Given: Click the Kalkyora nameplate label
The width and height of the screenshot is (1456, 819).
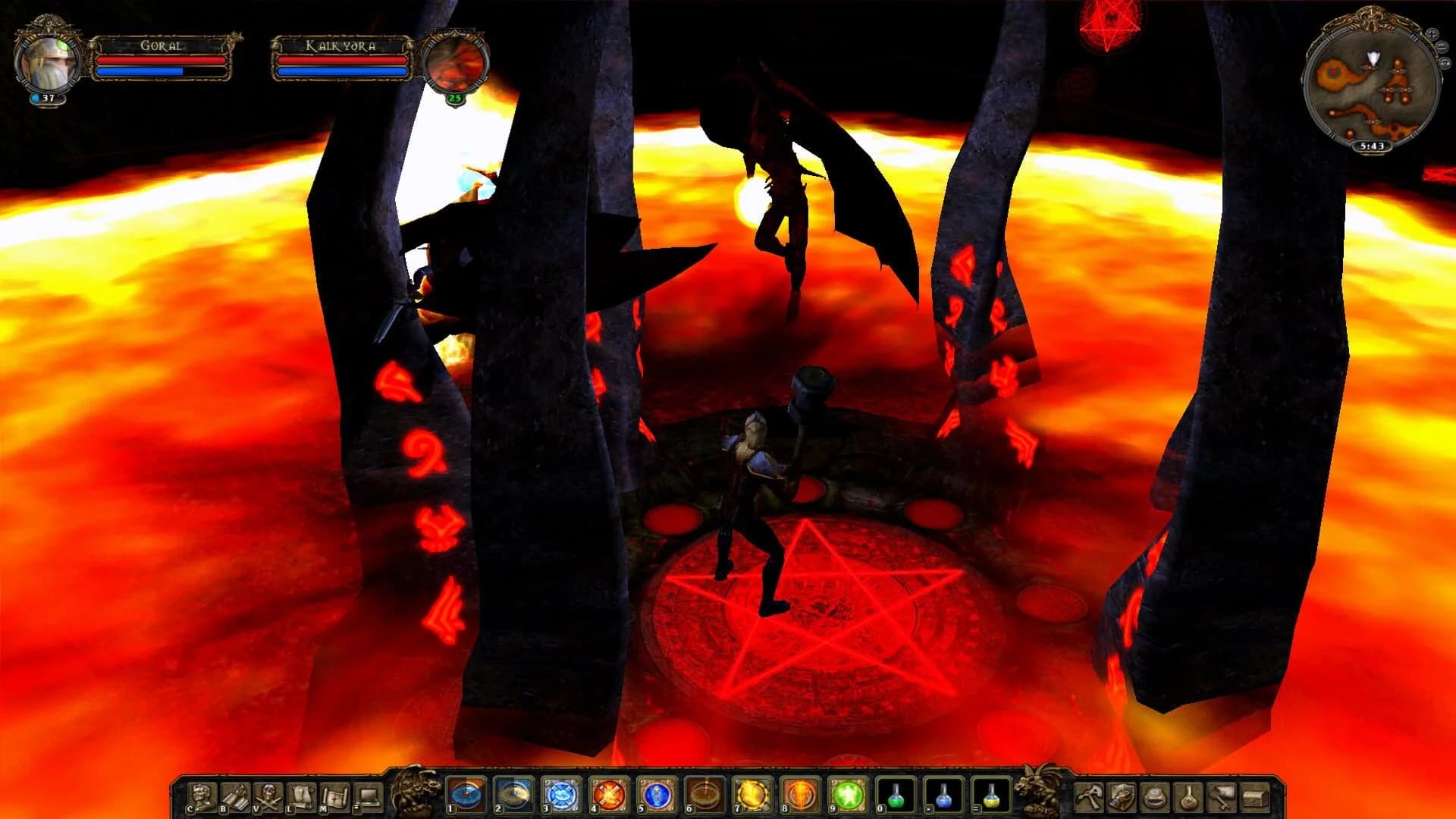Looking at the screenshot, I should tap(343, 45).
